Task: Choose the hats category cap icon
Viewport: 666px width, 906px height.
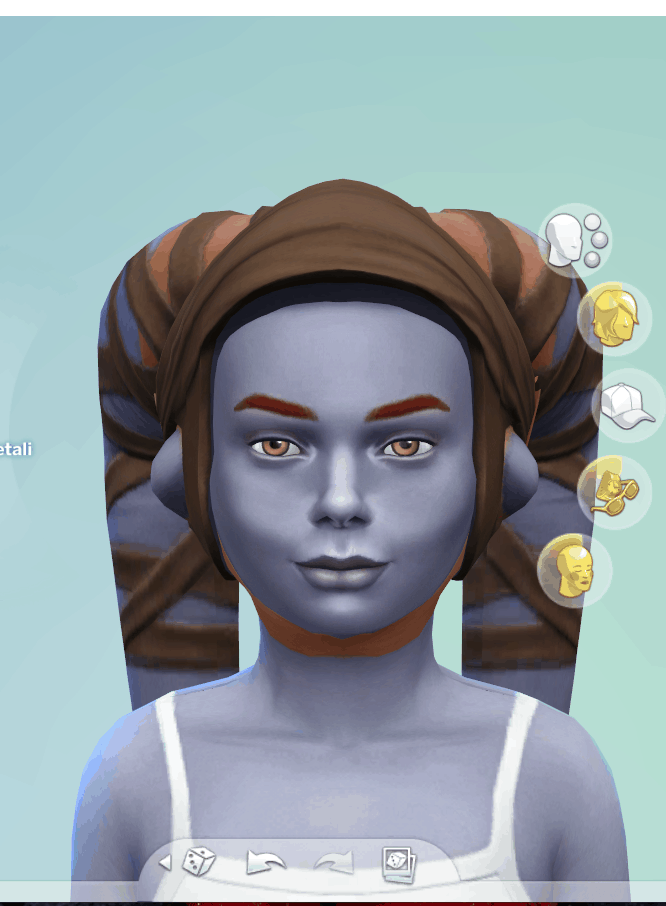Action: tap(628, 406)
